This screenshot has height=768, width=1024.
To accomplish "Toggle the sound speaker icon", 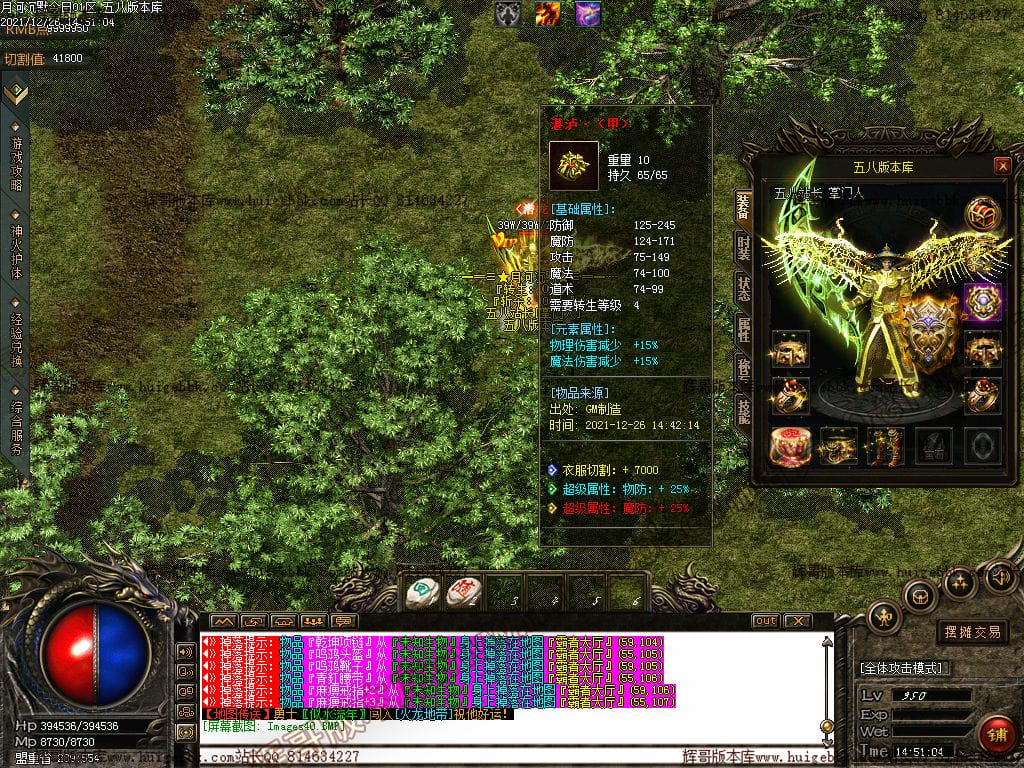I will [1000, 577].
